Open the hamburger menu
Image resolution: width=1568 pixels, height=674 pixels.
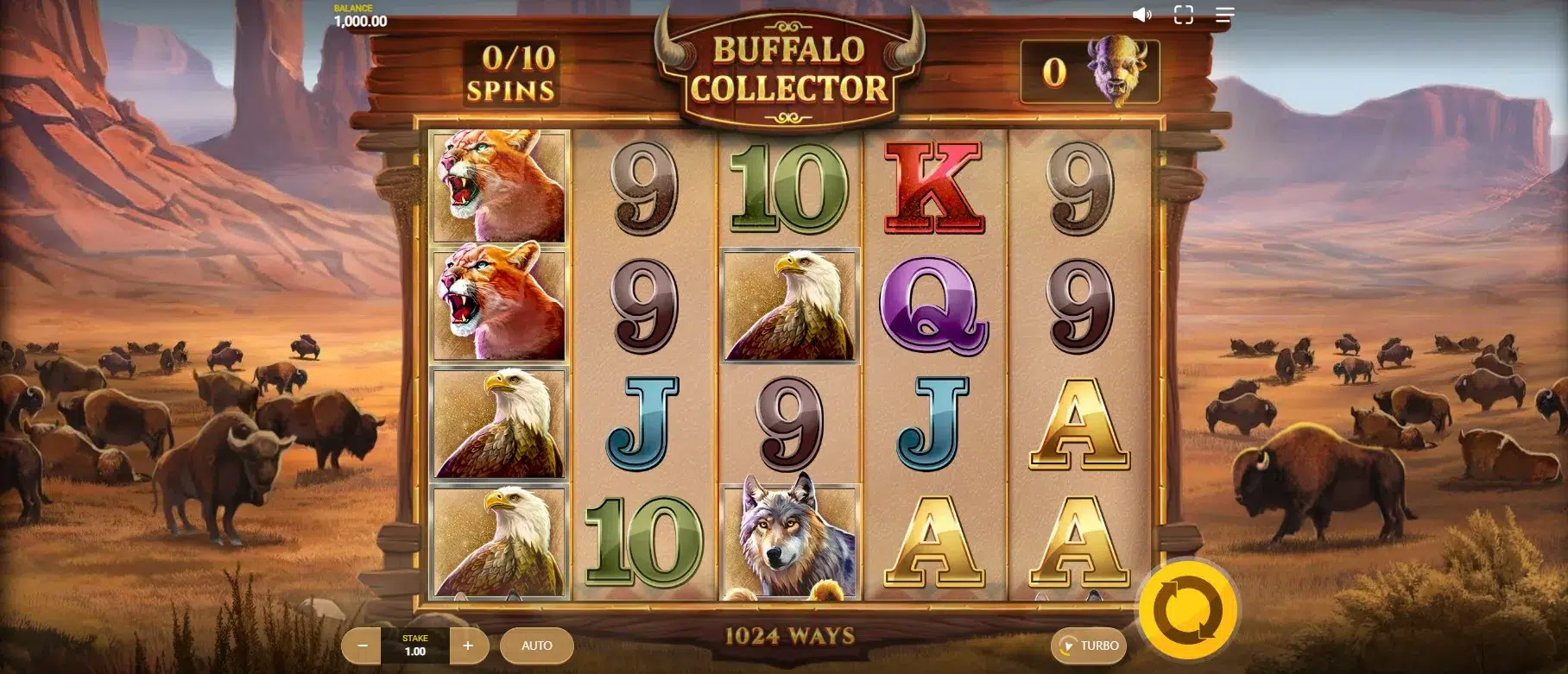click(x=1224, y=16)
